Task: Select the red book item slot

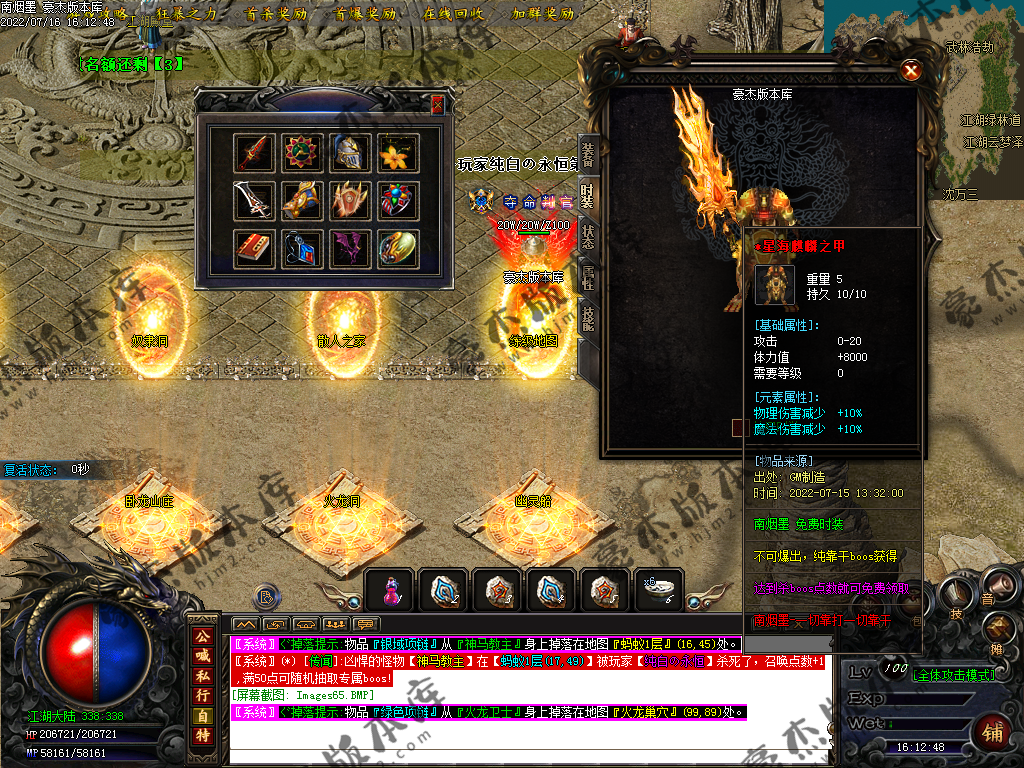Action: [253, 248]
